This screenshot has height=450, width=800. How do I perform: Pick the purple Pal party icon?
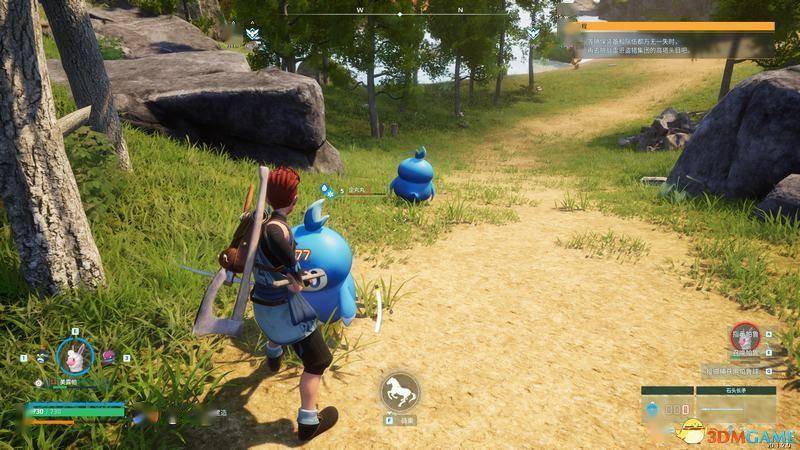click(109, 357)
